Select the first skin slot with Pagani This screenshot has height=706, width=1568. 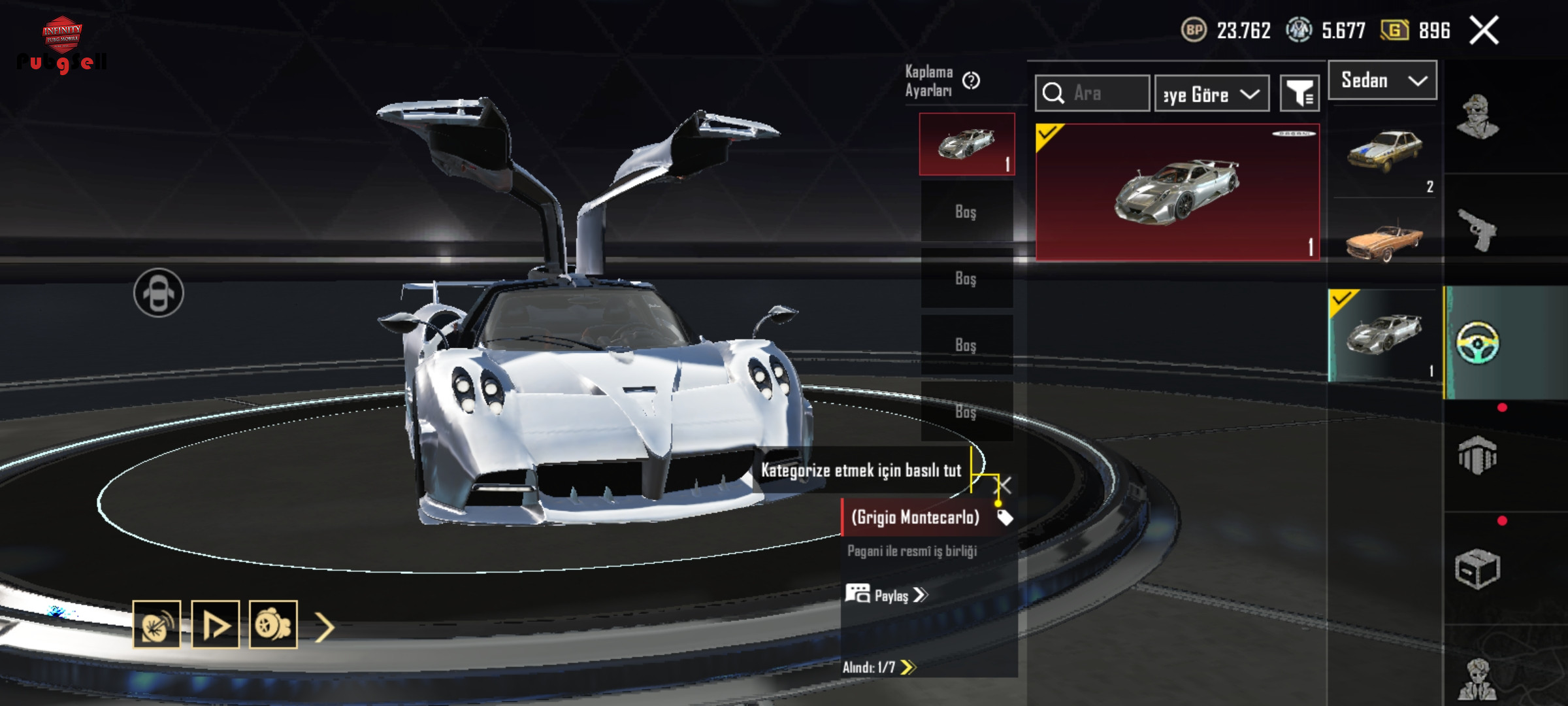coord(967,144)
